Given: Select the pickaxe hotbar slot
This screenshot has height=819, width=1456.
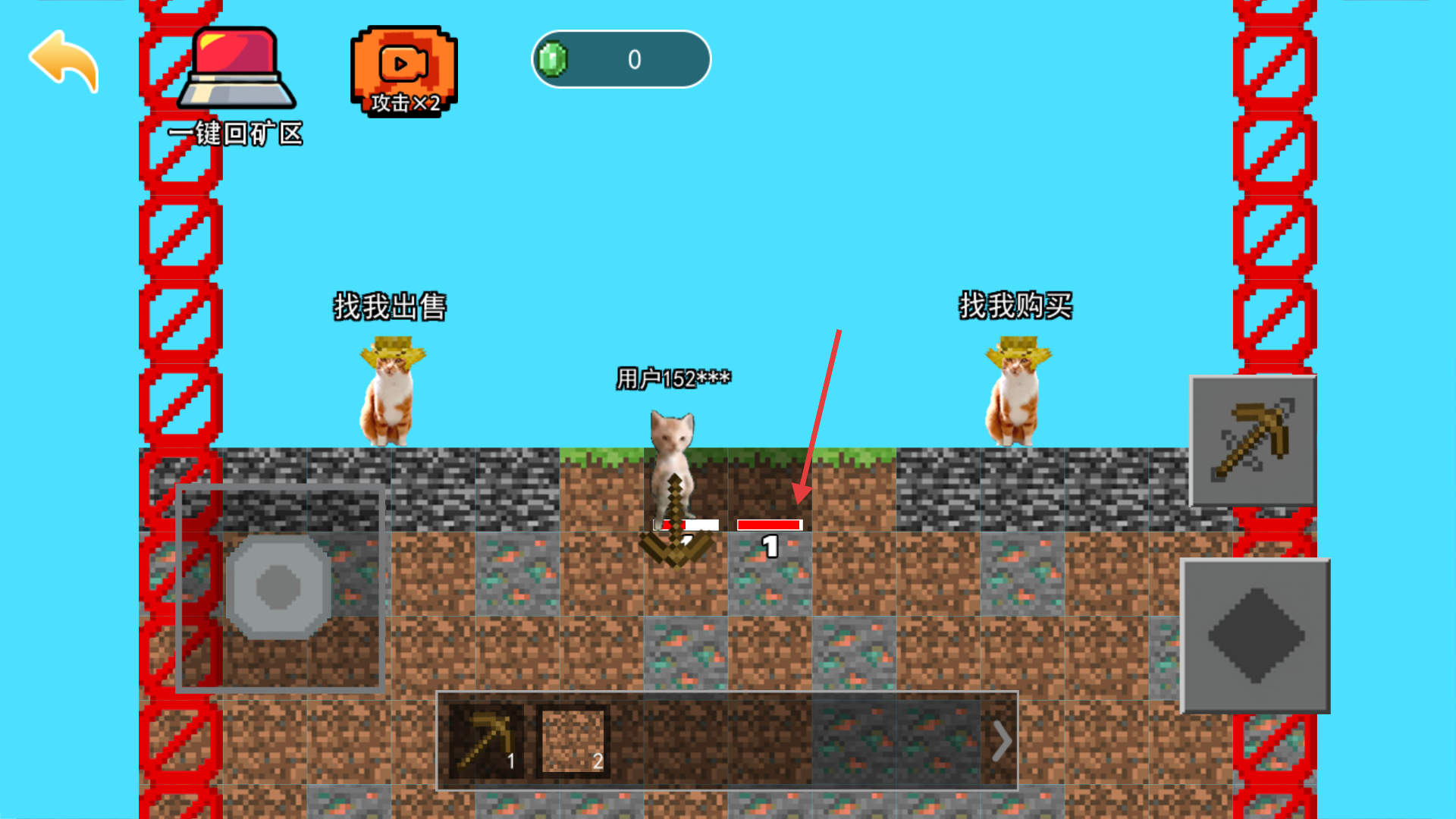Looking at the screenshot, I should (486, 741).
